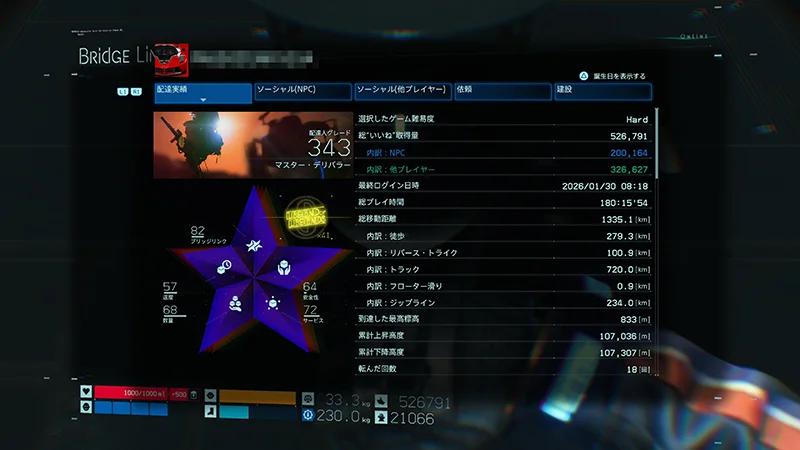Image resolution: width=800 pixels, height=450 pixels.
Task: Switch to the 建設 construction tab
Action: (601, 91)
